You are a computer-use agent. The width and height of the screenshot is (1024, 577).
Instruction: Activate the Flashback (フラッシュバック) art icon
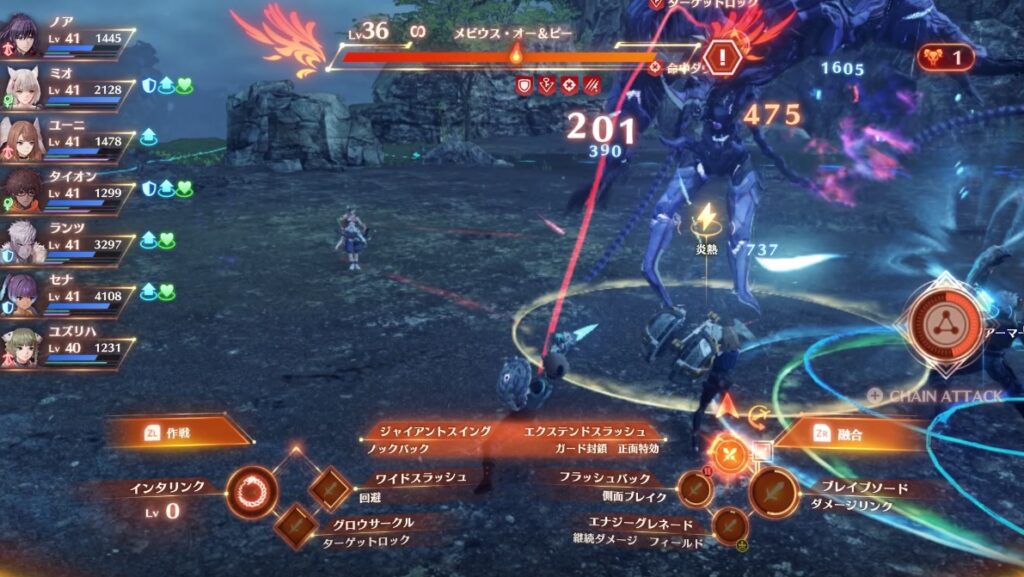(694, 489)
